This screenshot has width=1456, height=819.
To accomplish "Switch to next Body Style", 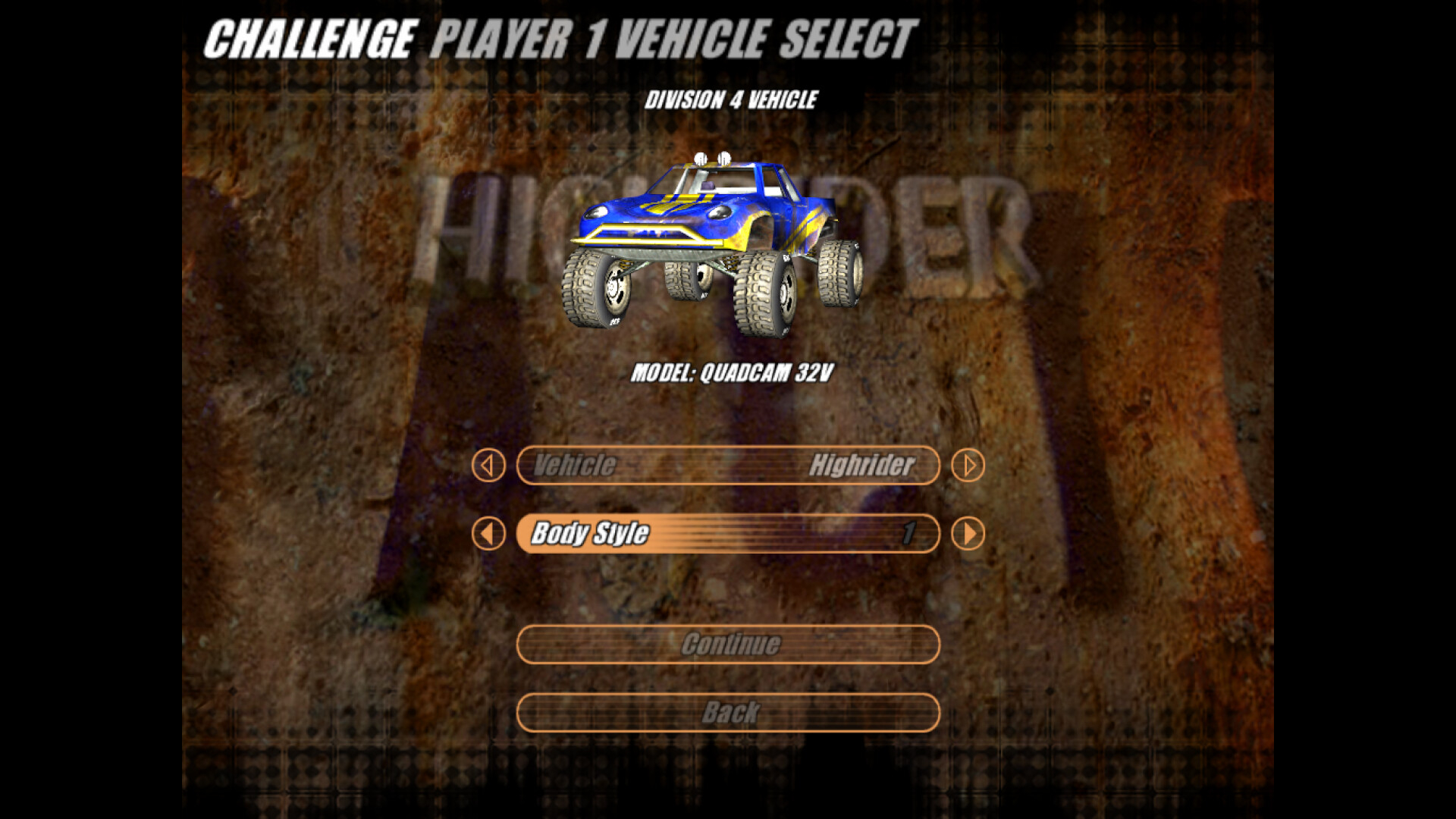I will (968, 533).
